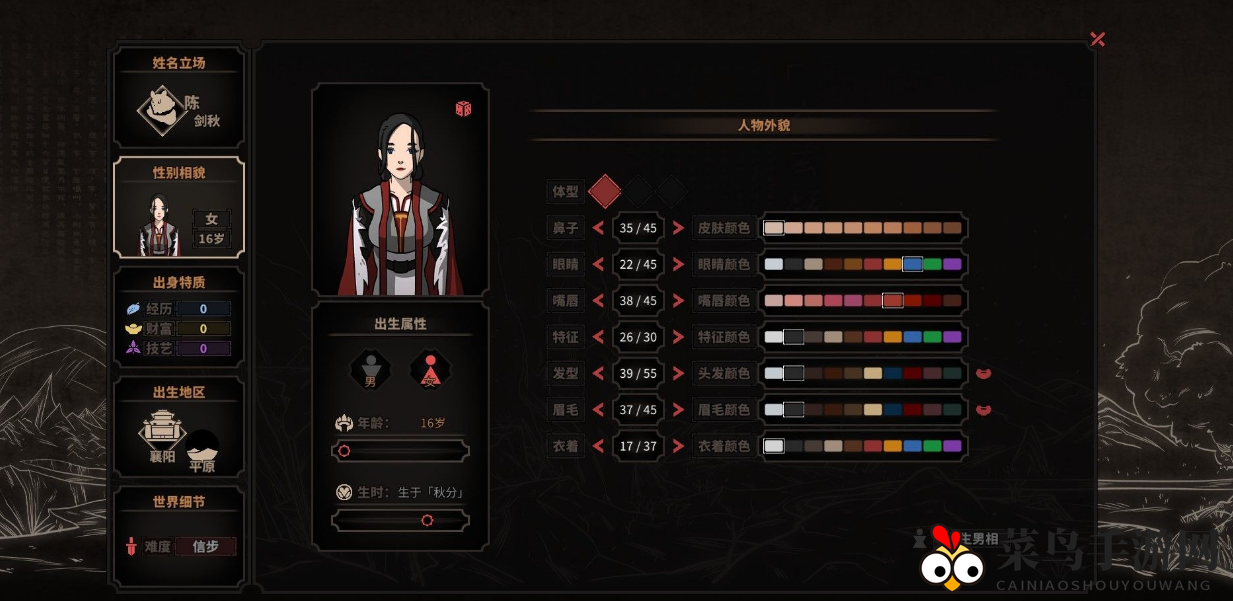Open the 出生地区 birthplace section

[x=179, y=427]
